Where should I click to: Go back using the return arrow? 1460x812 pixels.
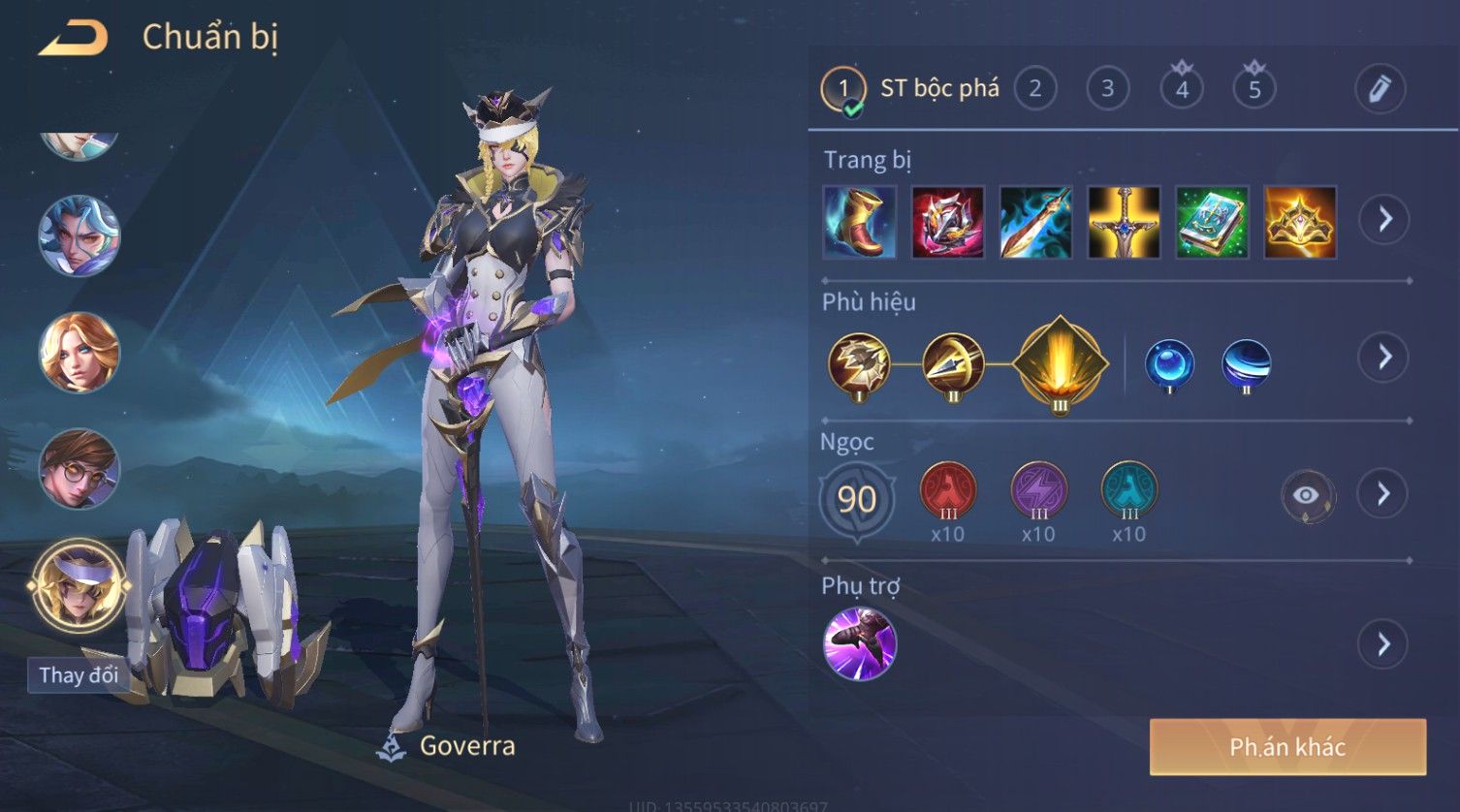click(74, 39)
